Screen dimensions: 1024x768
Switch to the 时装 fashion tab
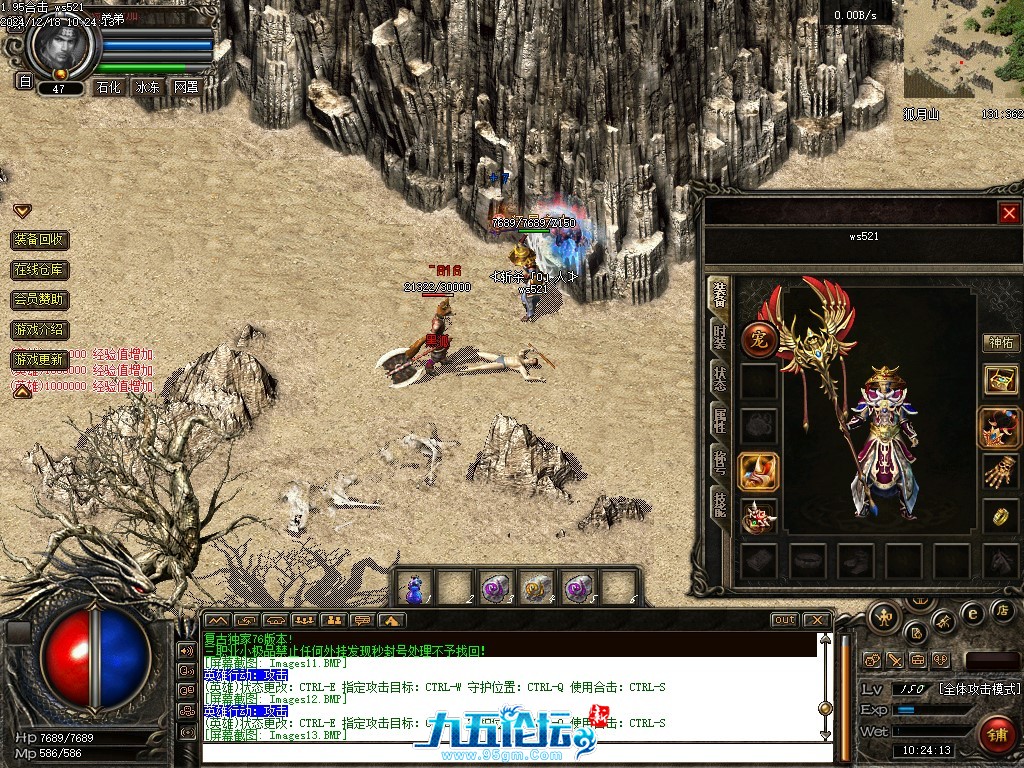[x=719, y=336]
